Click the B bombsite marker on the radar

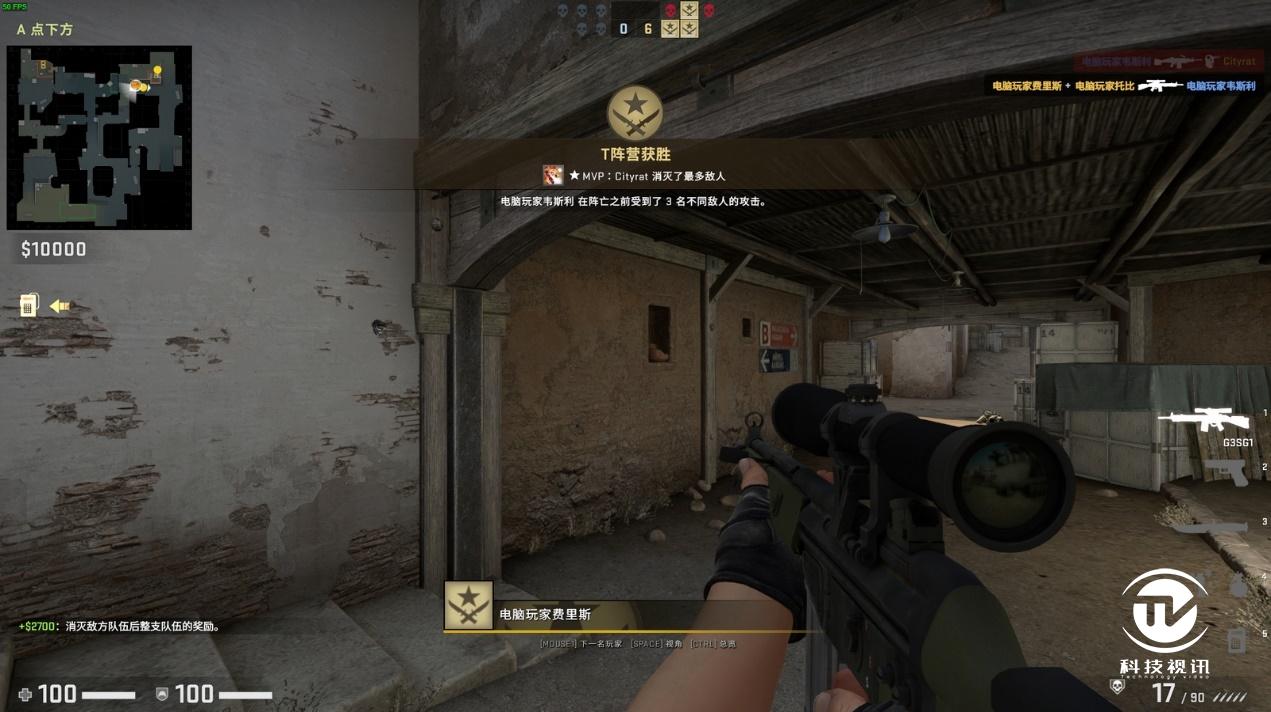pyautogui.click(x=43, y=66)
